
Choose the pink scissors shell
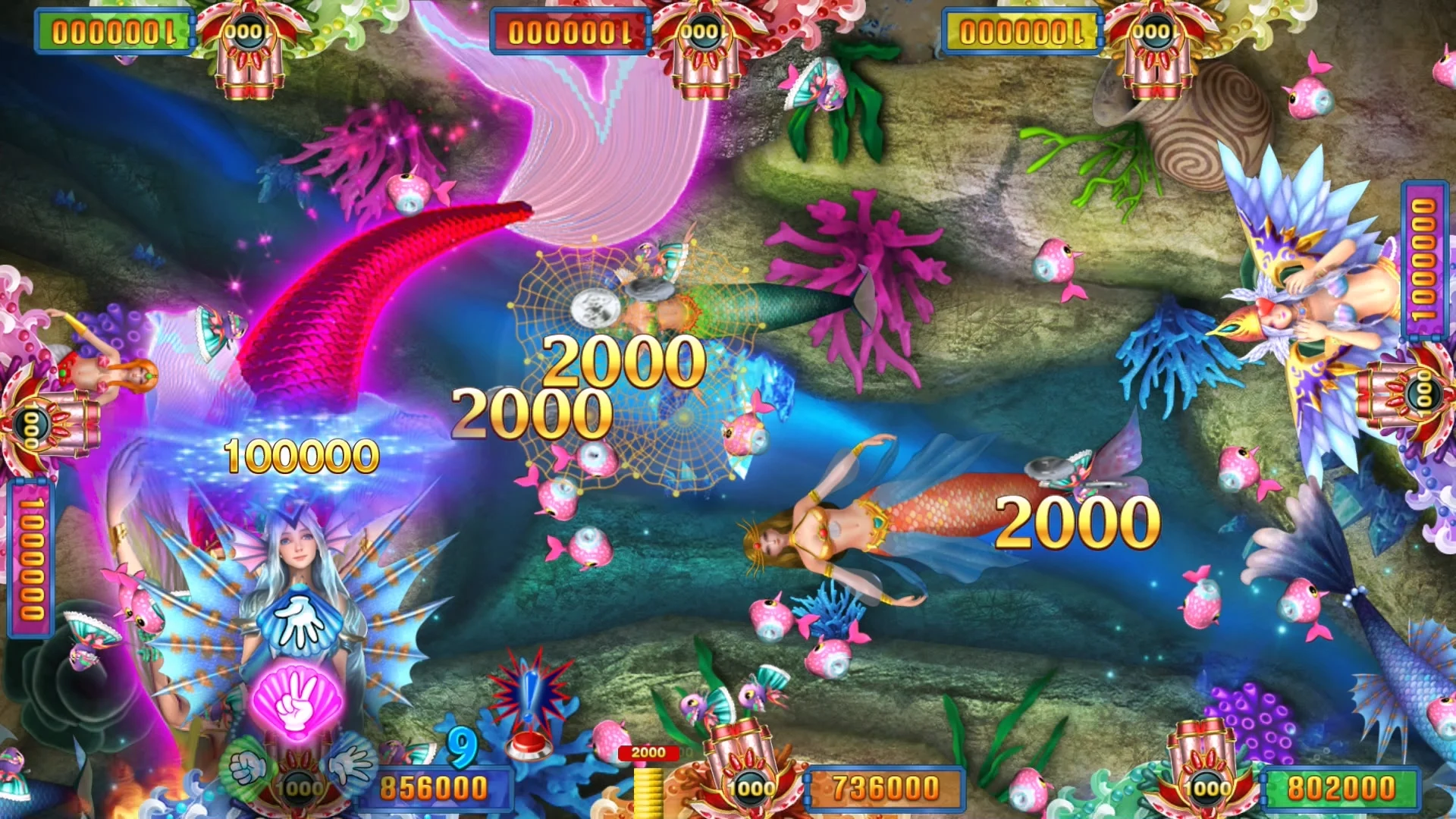click(x=297, y=701)
